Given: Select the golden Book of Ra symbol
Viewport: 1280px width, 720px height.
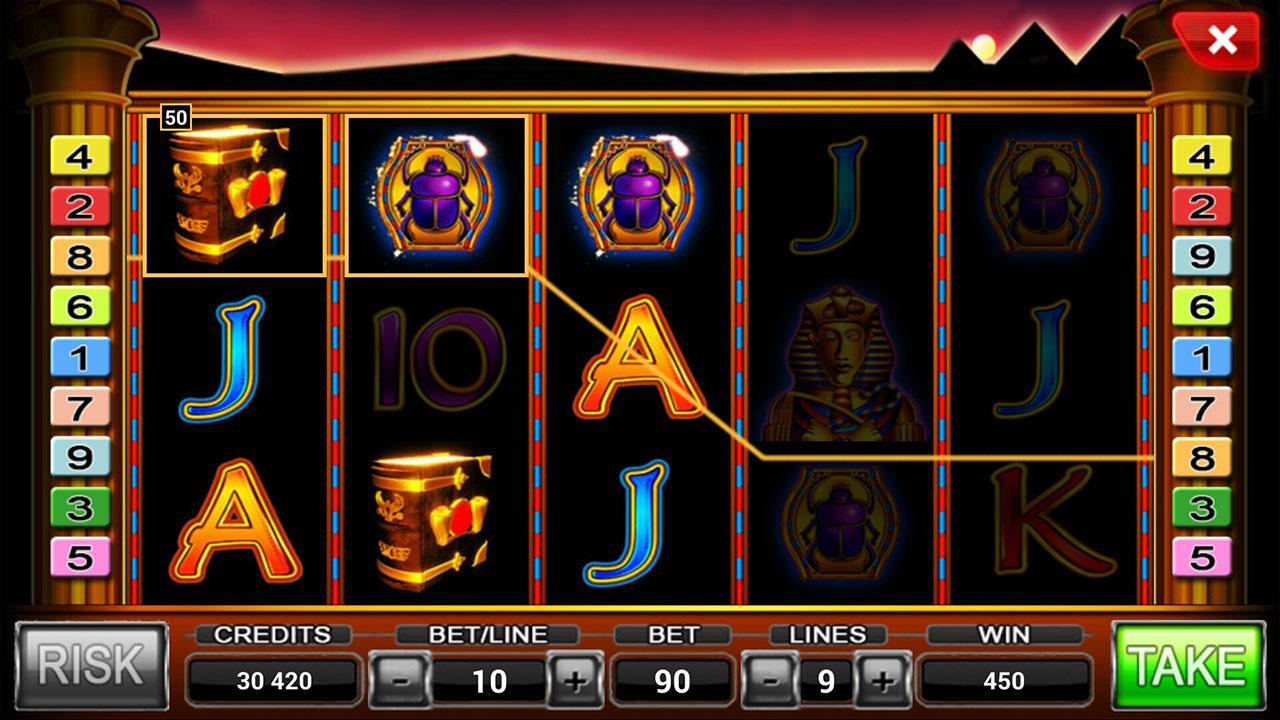Looking at the screenshot, I should coord(232,195).
